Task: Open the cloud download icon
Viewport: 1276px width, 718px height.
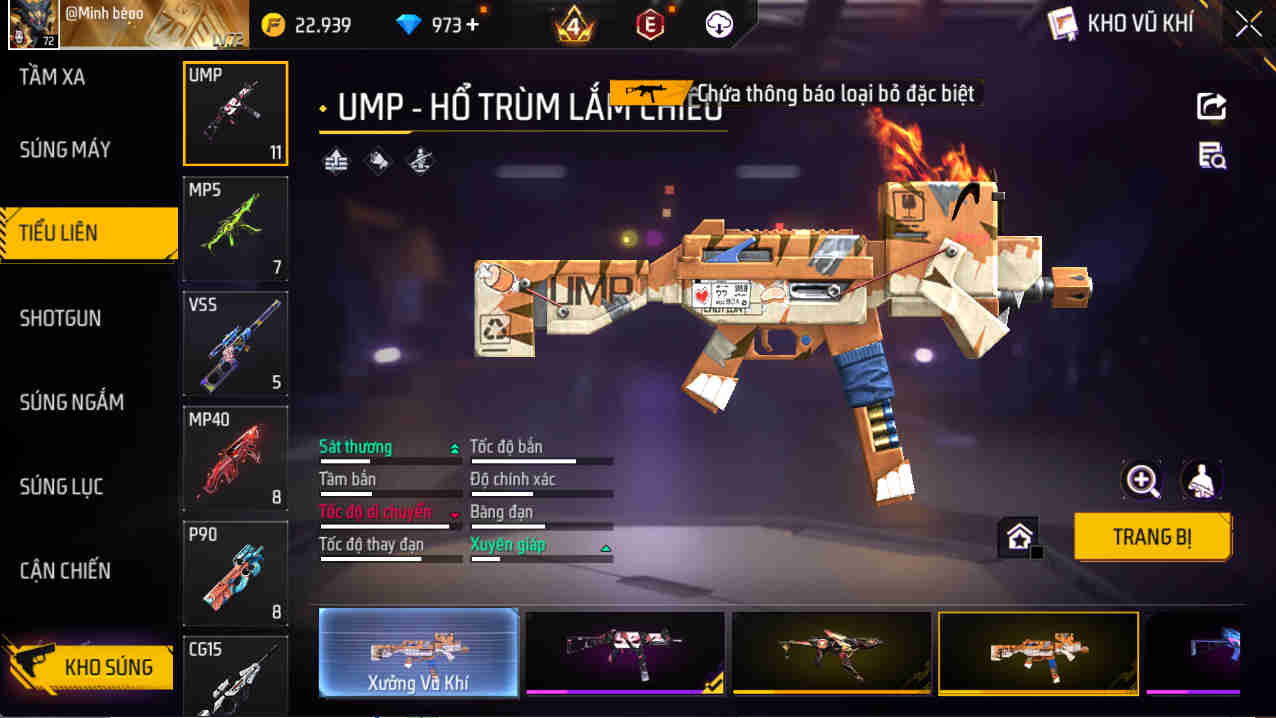Action: tap(719, 25)
